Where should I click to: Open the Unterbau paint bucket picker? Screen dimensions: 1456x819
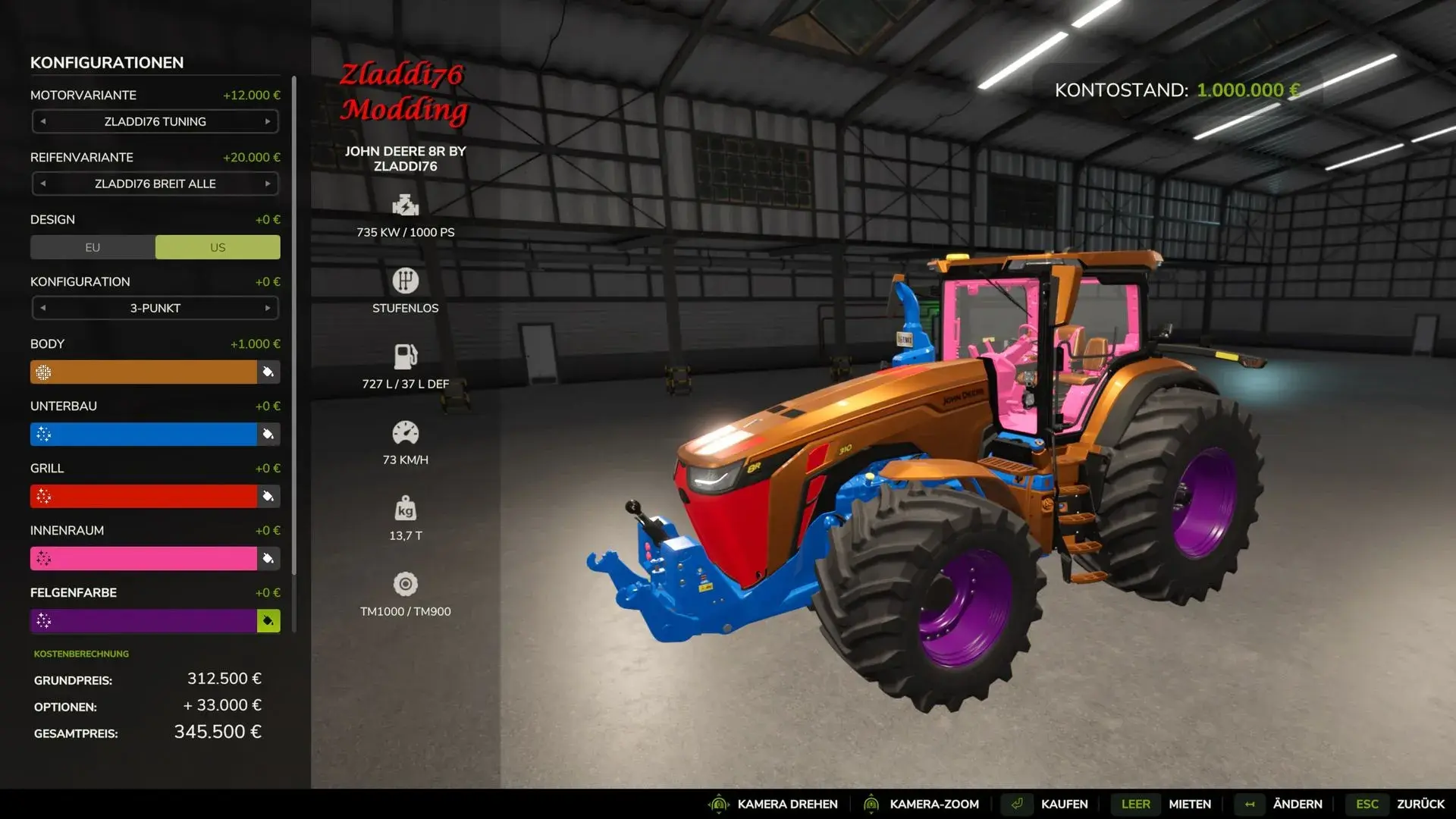click(x=268, y=435)
